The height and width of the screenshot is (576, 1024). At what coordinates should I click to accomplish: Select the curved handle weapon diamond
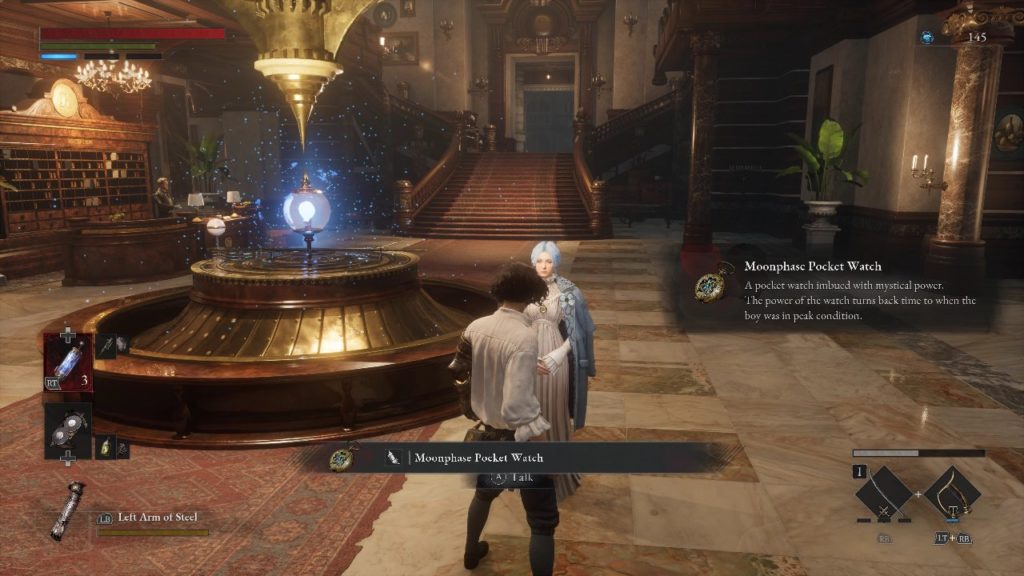[x=950, y=494]
